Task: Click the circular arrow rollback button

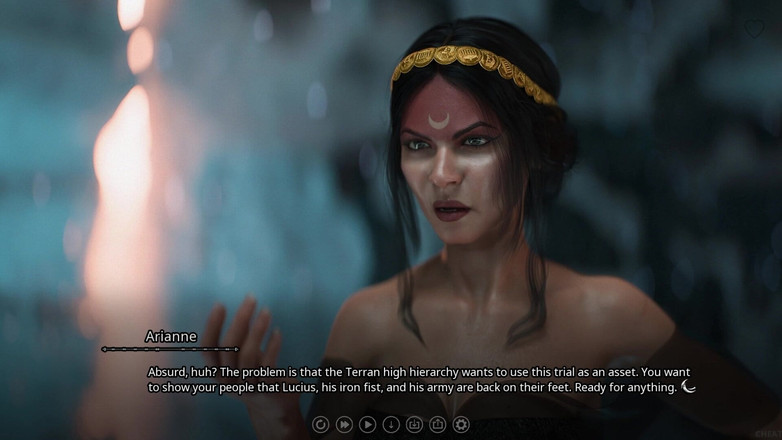Action: point(321,425)
